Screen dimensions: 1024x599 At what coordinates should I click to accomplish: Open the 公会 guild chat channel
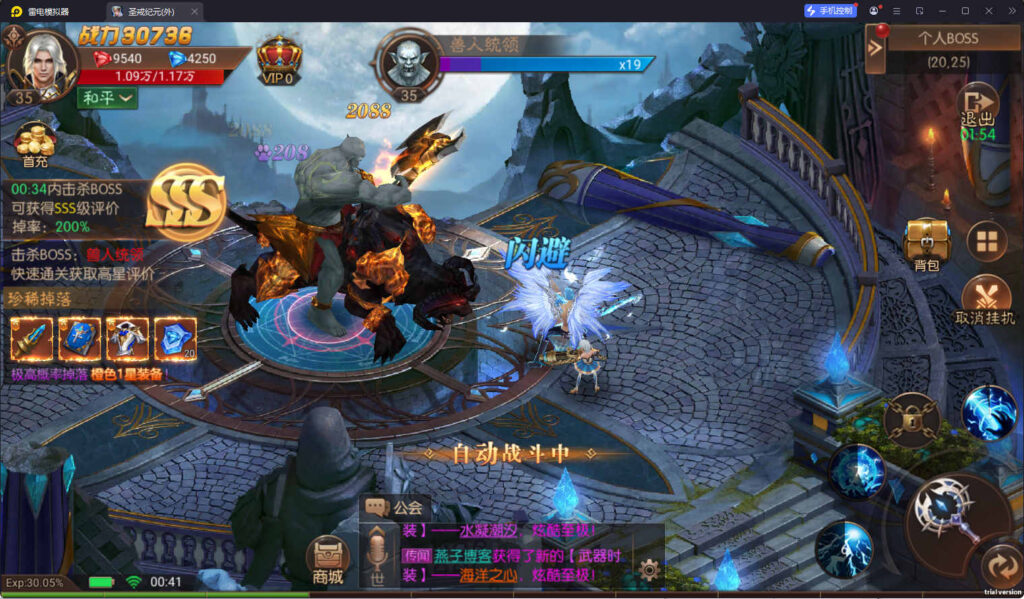pos(397,507)
